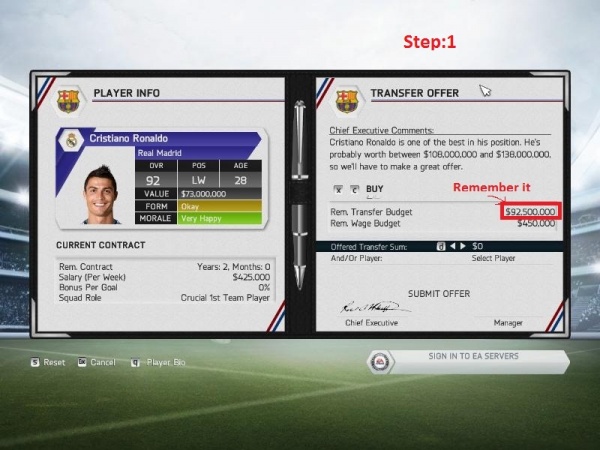Choose Select Player for the exchange

pos(493,258)
